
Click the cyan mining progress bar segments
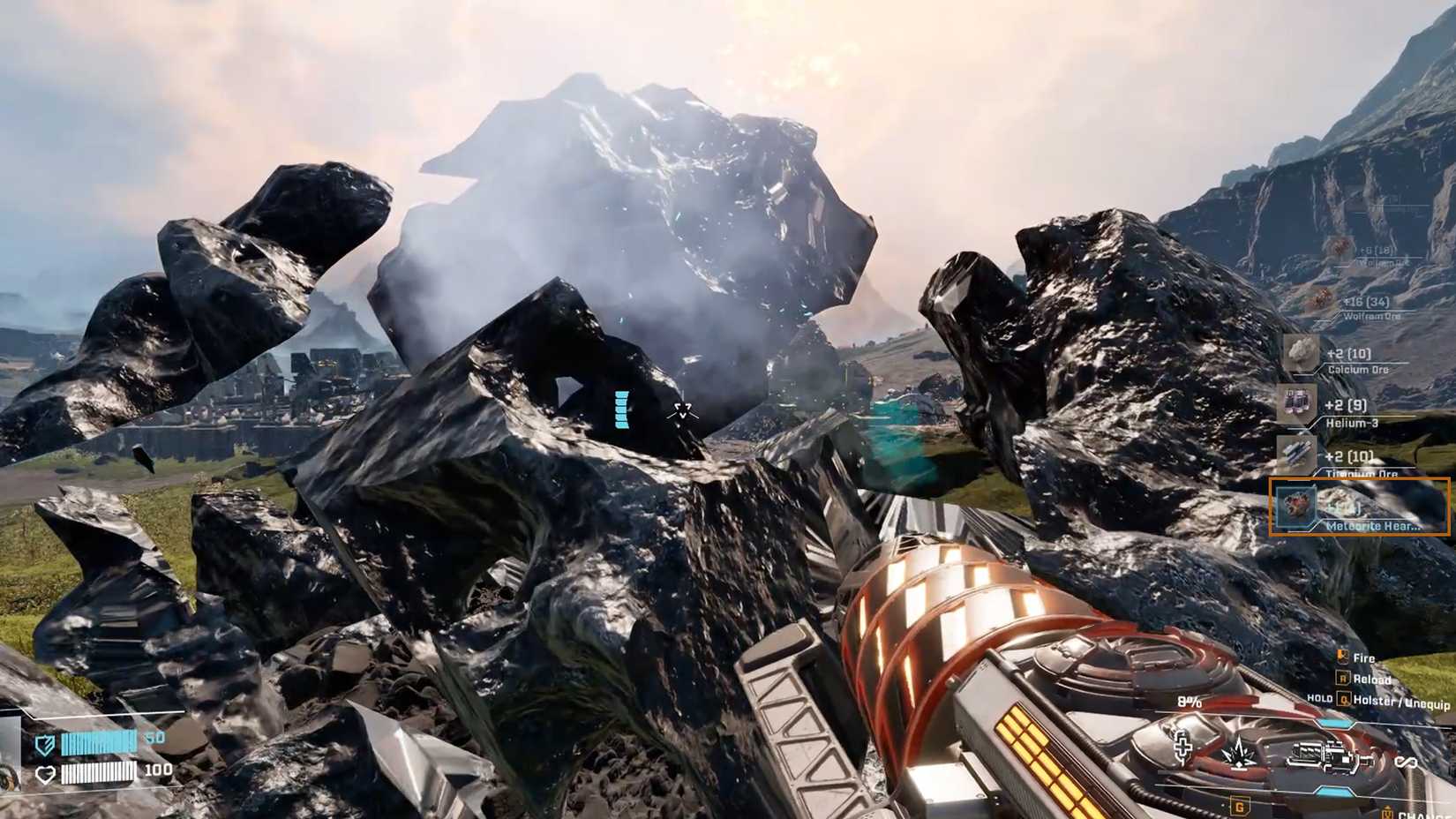click(621, 408)
